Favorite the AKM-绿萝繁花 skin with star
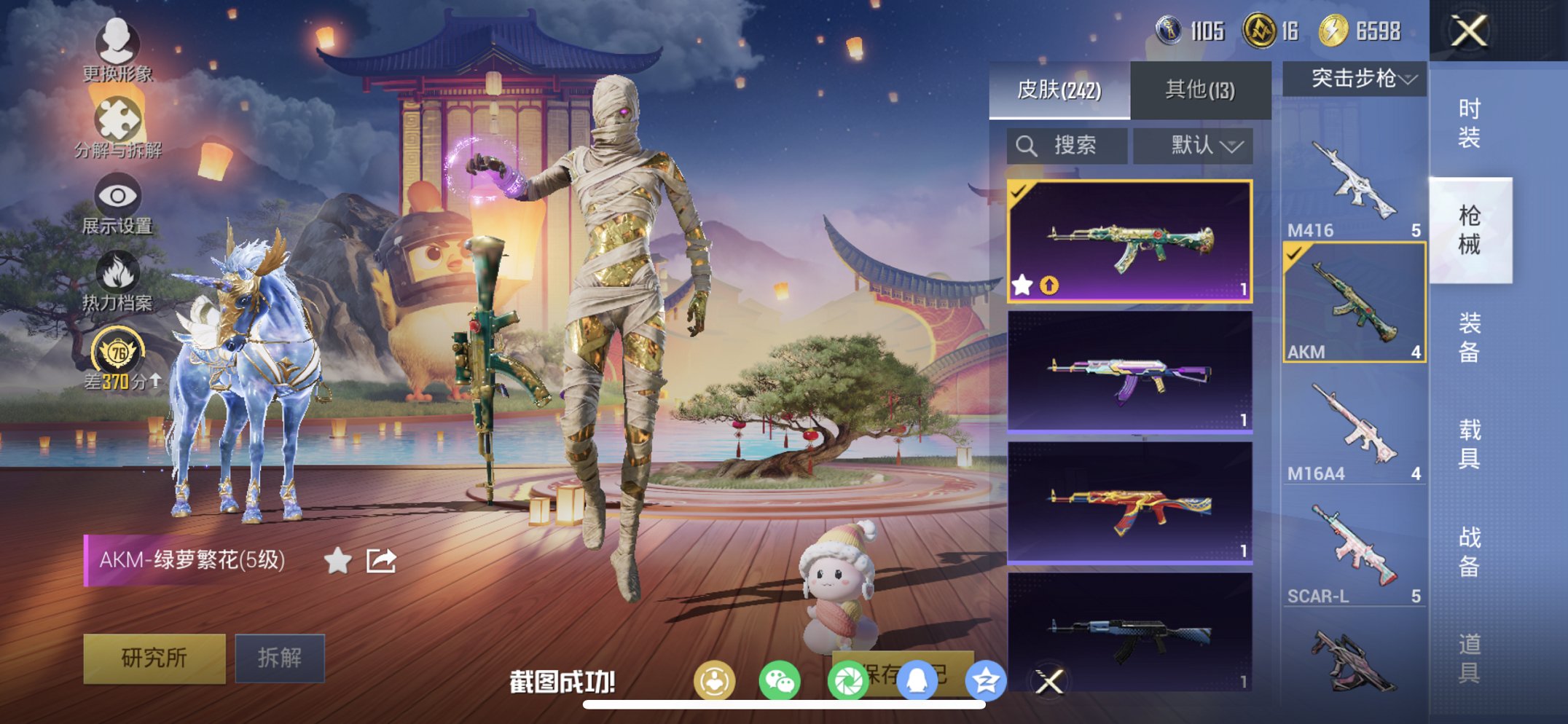 click(x=337, y=561)
